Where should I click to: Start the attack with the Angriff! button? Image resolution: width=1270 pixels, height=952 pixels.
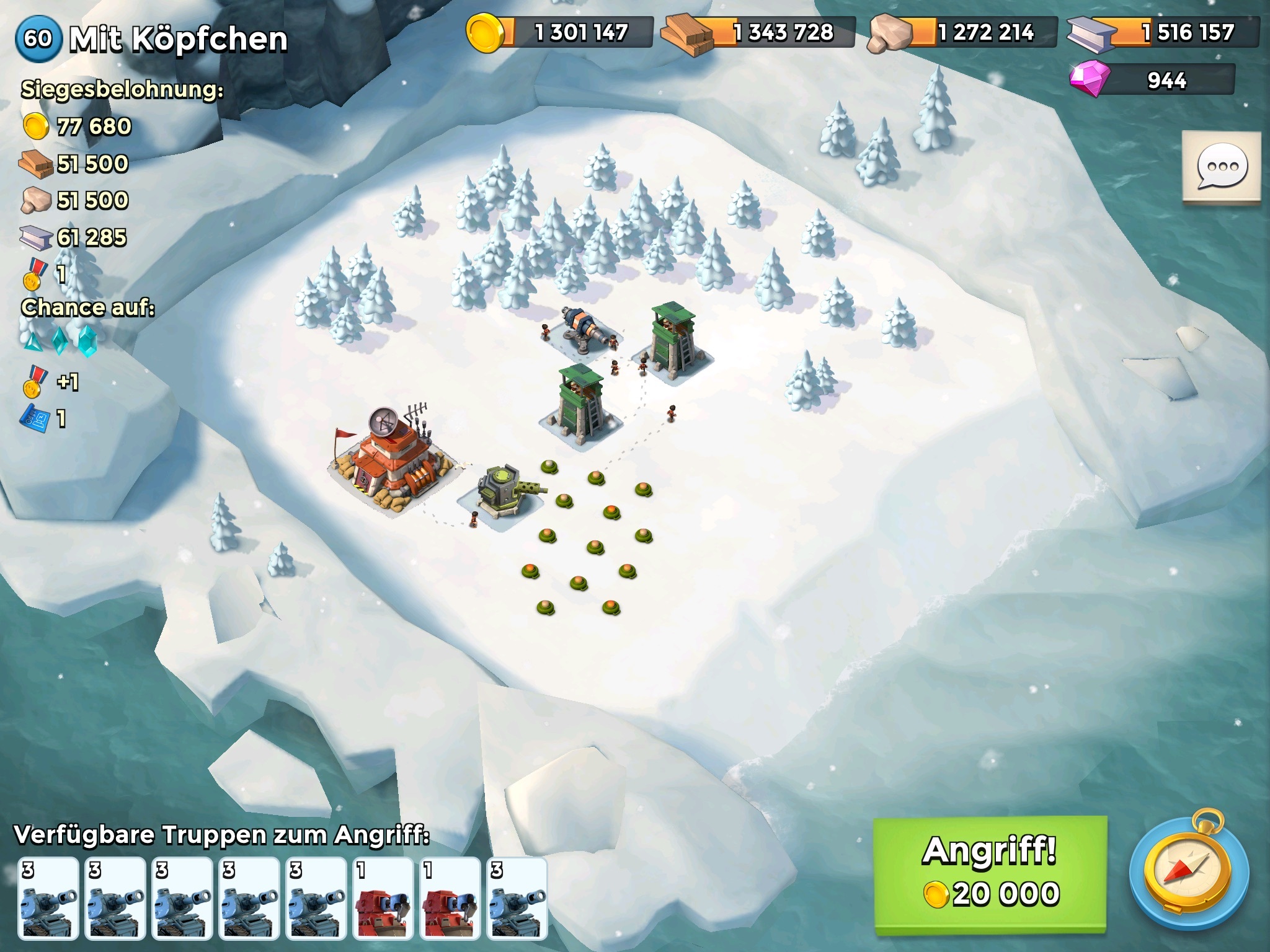point(990,873)
